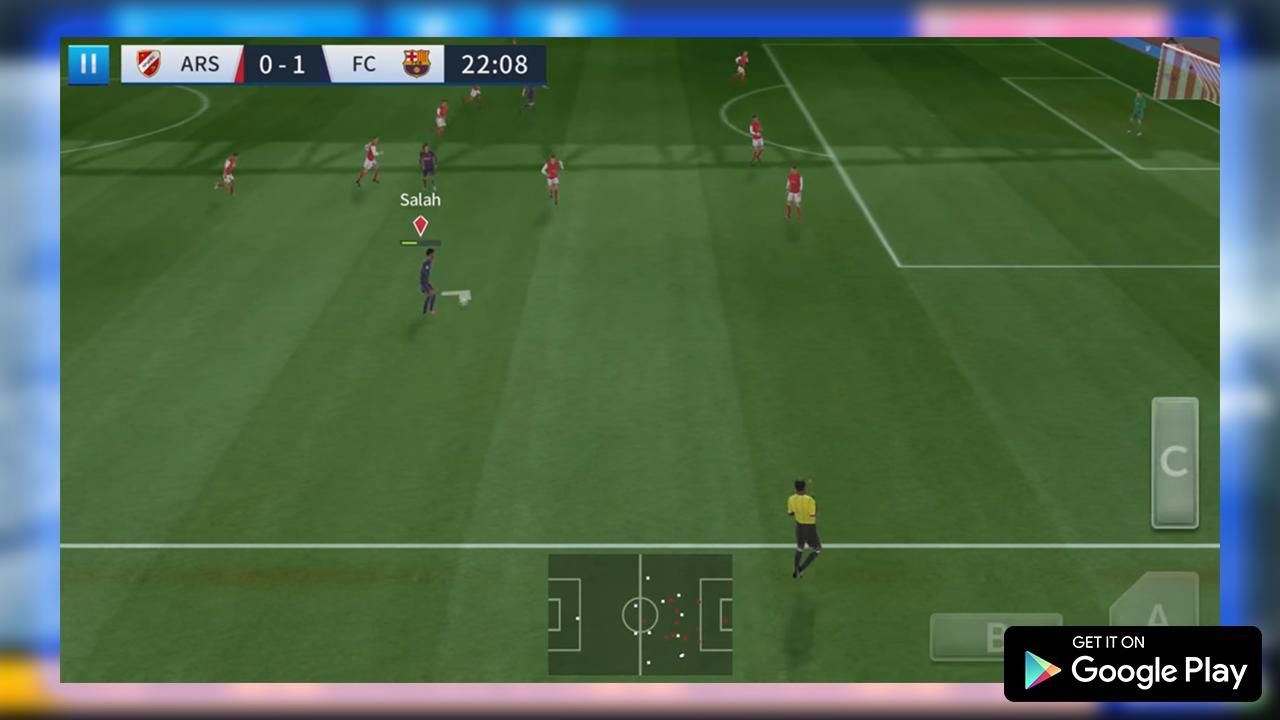The height and width of the screenshot is (720, 1280).
Task: Click the match timer showing 22:08
Action: [x=494, y=64]
